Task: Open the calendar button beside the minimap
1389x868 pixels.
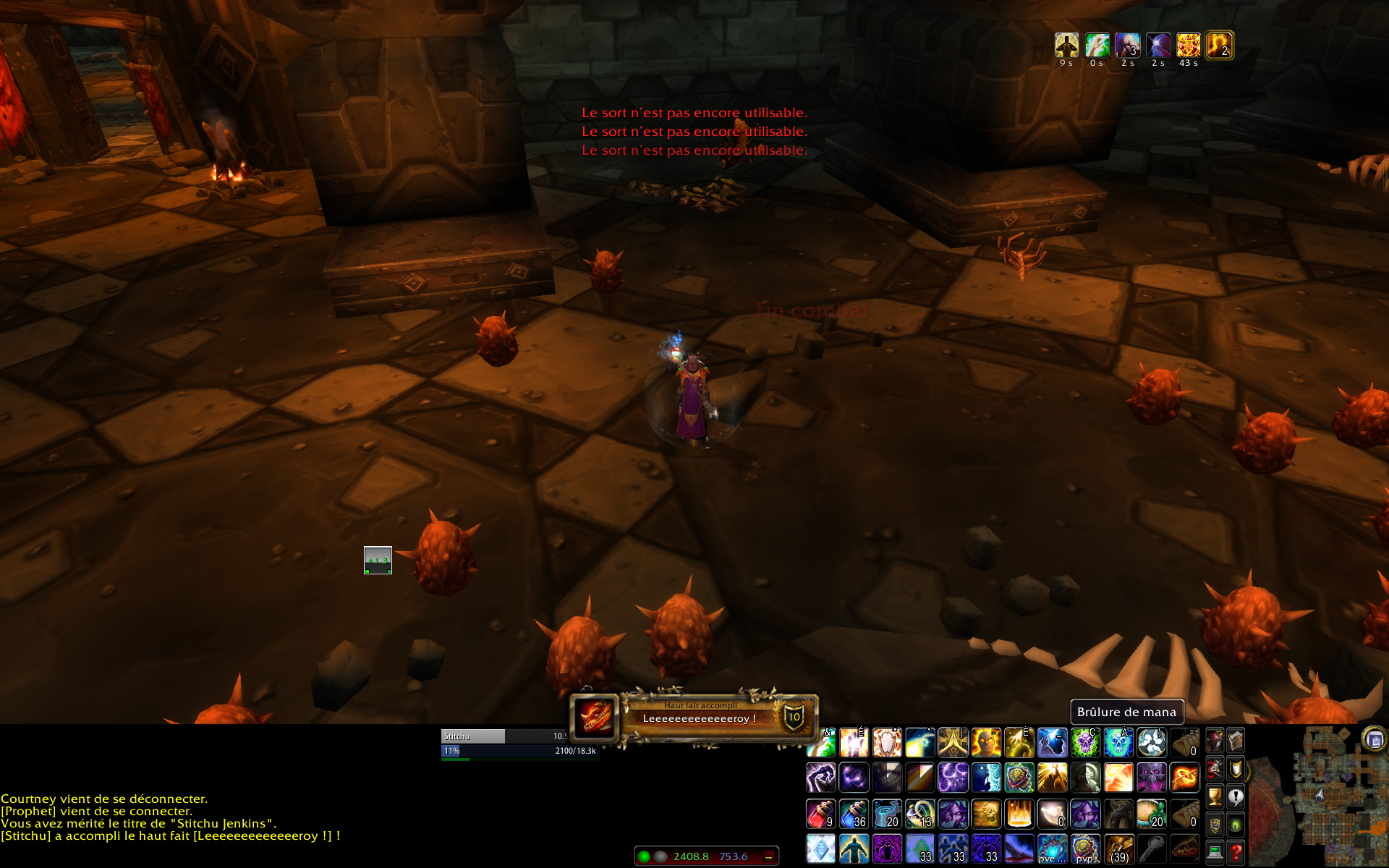Action: 1374,739
